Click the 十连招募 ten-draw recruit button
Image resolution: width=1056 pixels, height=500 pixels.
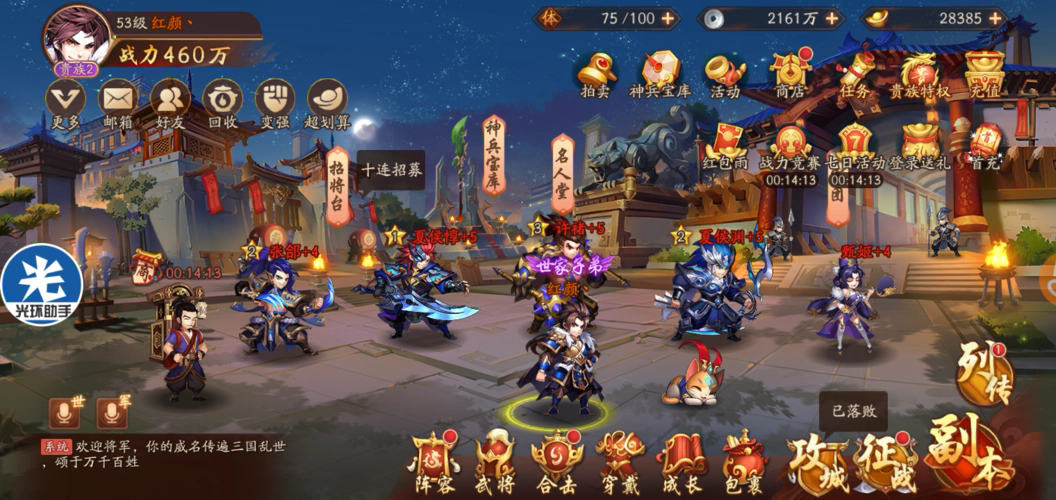[391, 169]
